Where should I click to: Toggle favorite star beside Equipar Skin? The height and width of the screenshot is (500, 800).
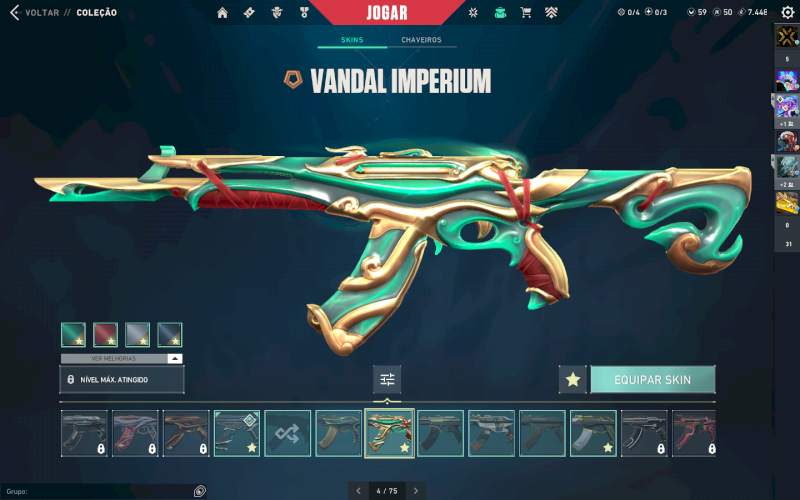pyautogui.click(x=572, y=380)
